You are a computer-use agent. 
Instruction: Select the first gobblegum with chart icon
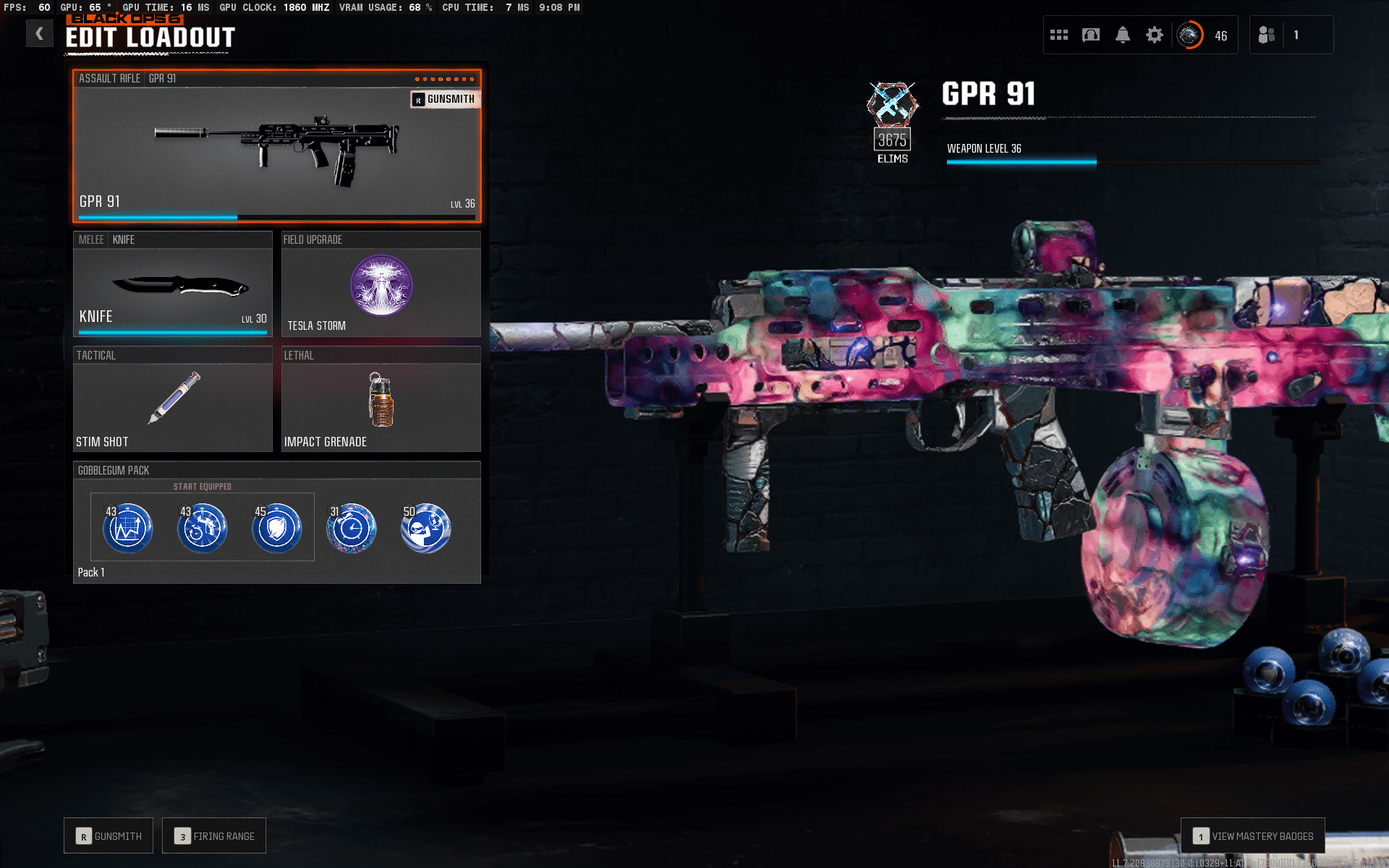128,528
